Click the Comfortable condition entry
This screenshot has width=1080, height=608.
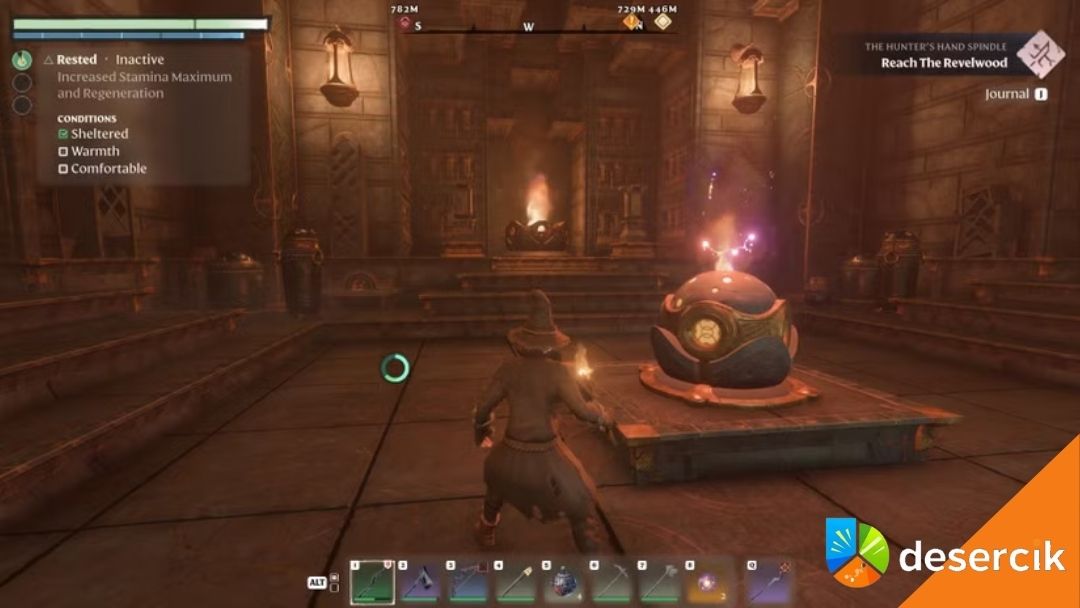click(x=102, y=168)
